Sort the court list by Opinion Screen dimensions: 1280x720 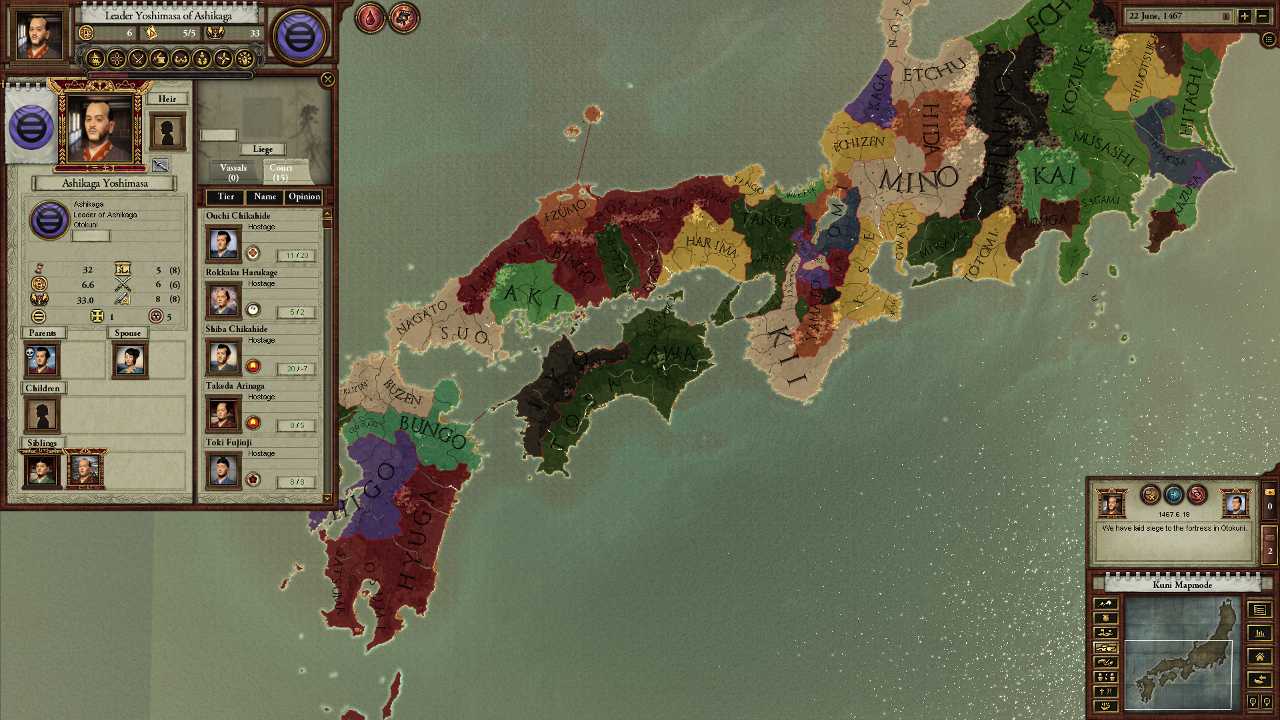click(305, 197)
